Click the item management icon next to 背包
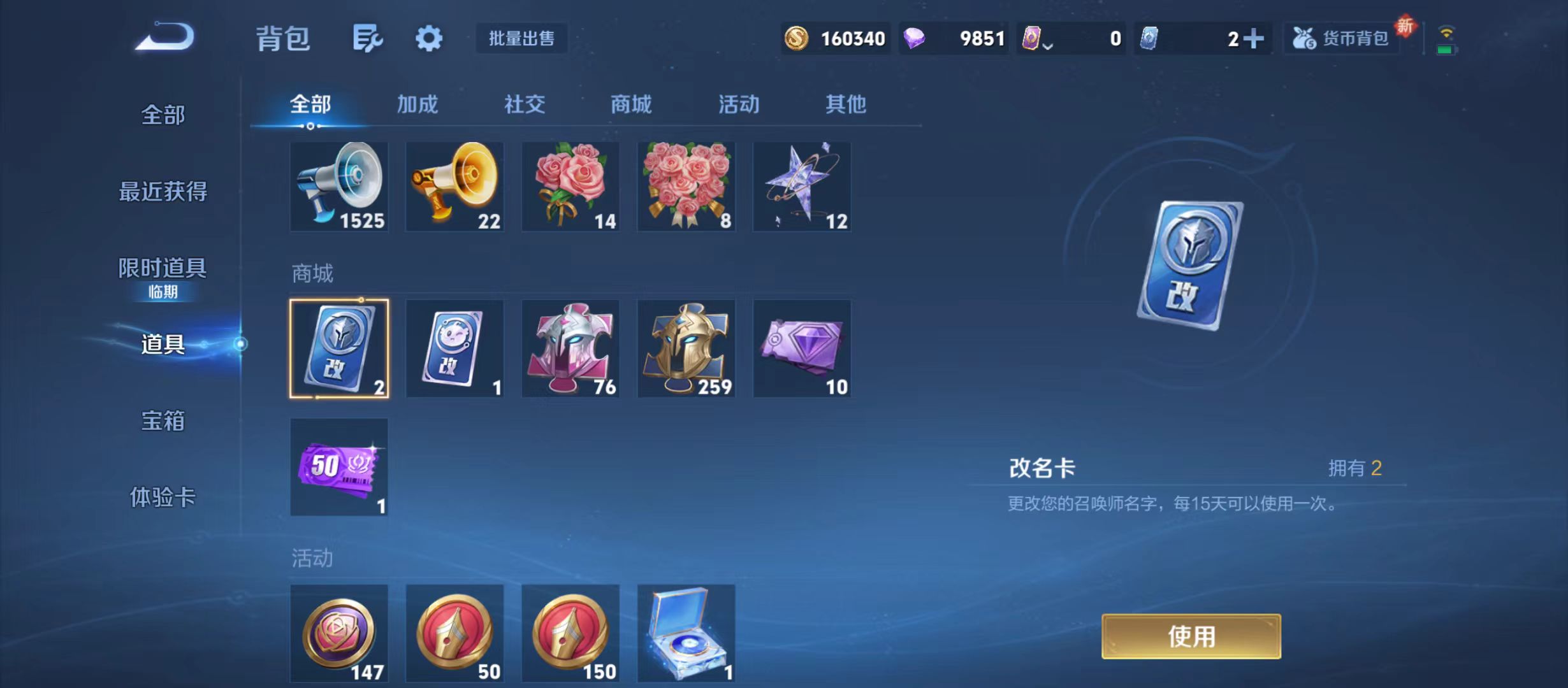 [367, 38]
